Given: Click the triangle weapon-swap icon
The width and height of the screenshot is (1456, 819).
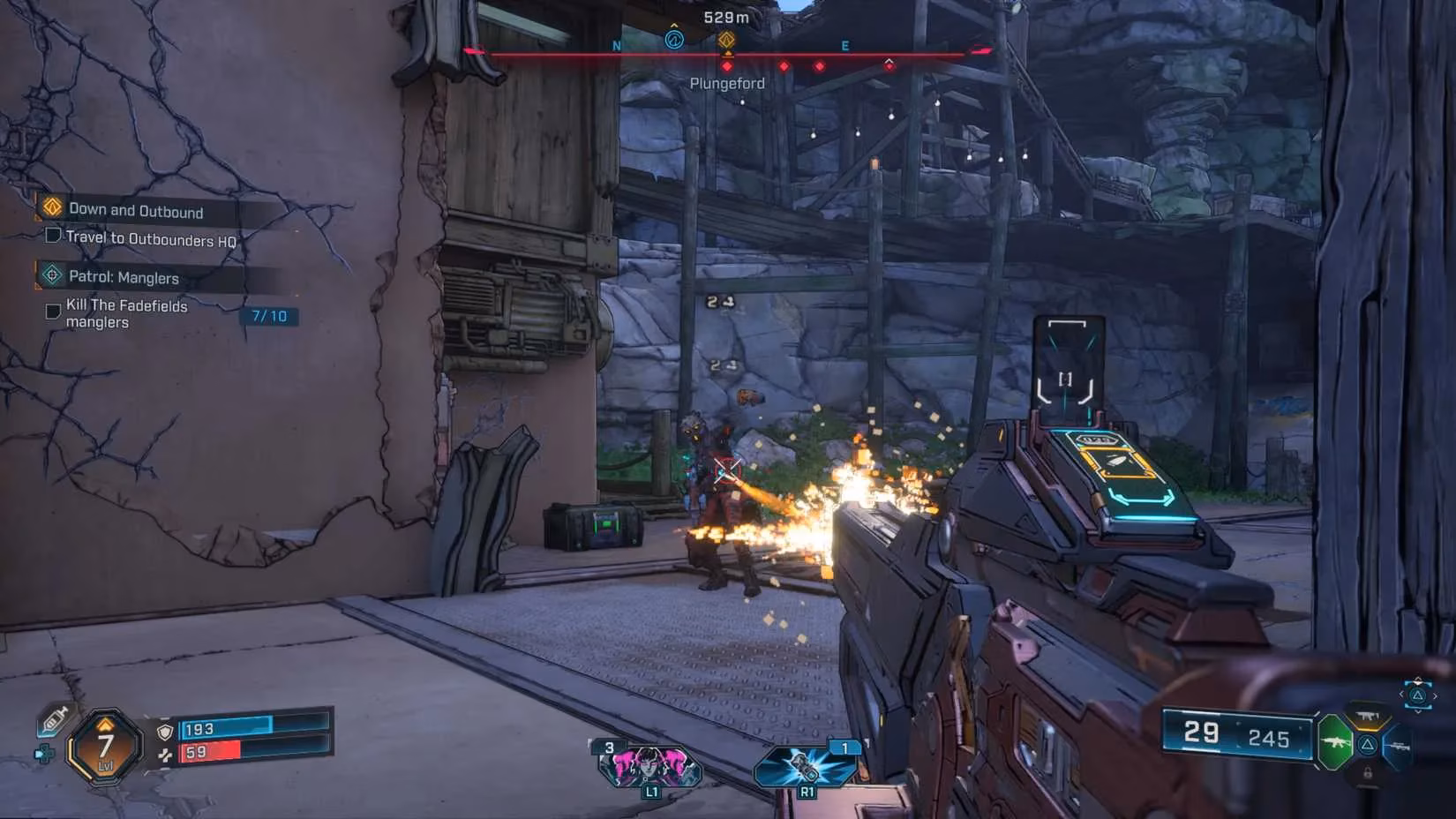Looking at the screenshot, I should pyautogui.click(x=1367, y=745).
